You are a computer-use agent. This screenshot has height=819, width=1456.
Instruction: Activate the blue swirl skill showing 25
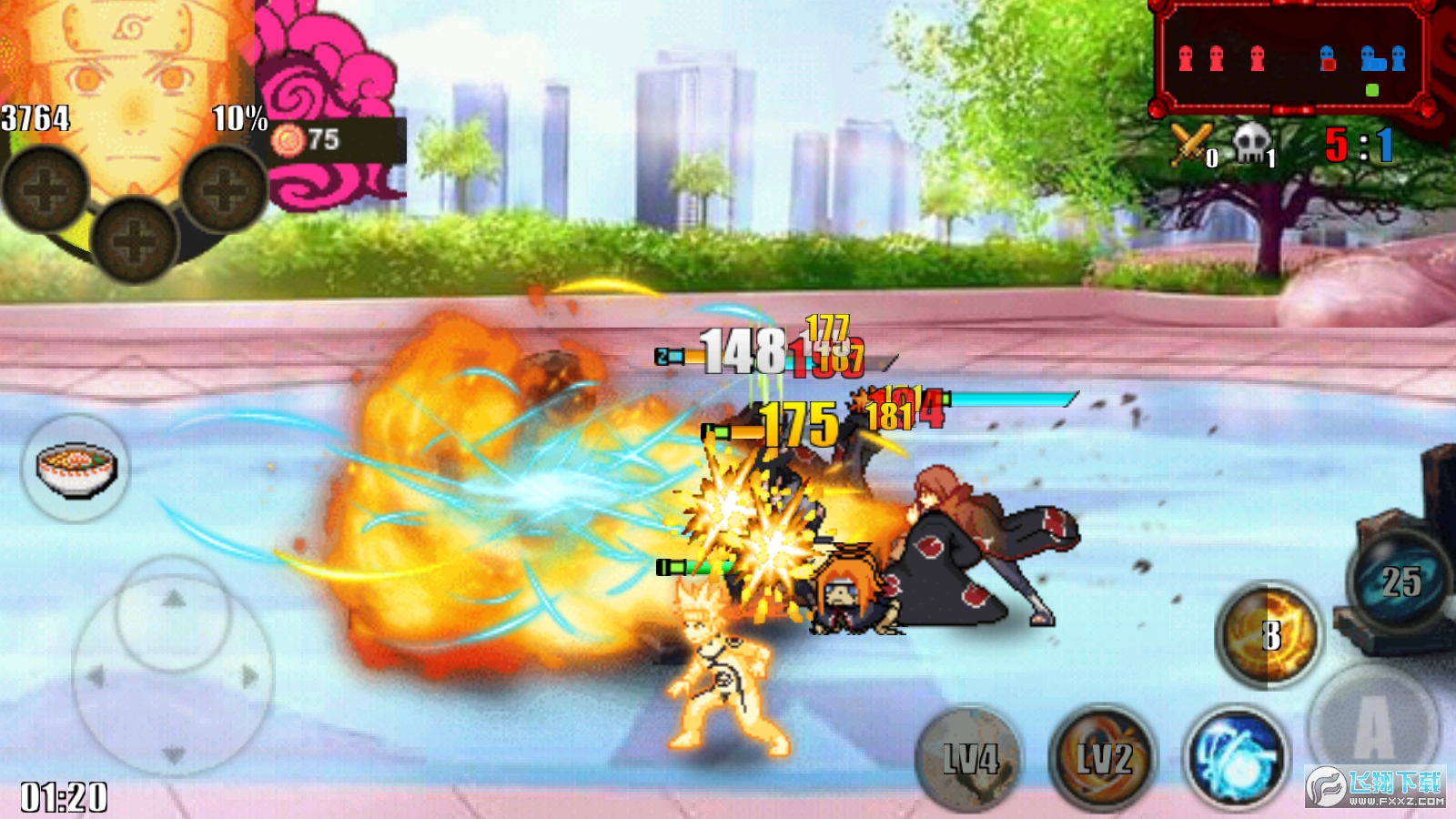pos(1400,581)
